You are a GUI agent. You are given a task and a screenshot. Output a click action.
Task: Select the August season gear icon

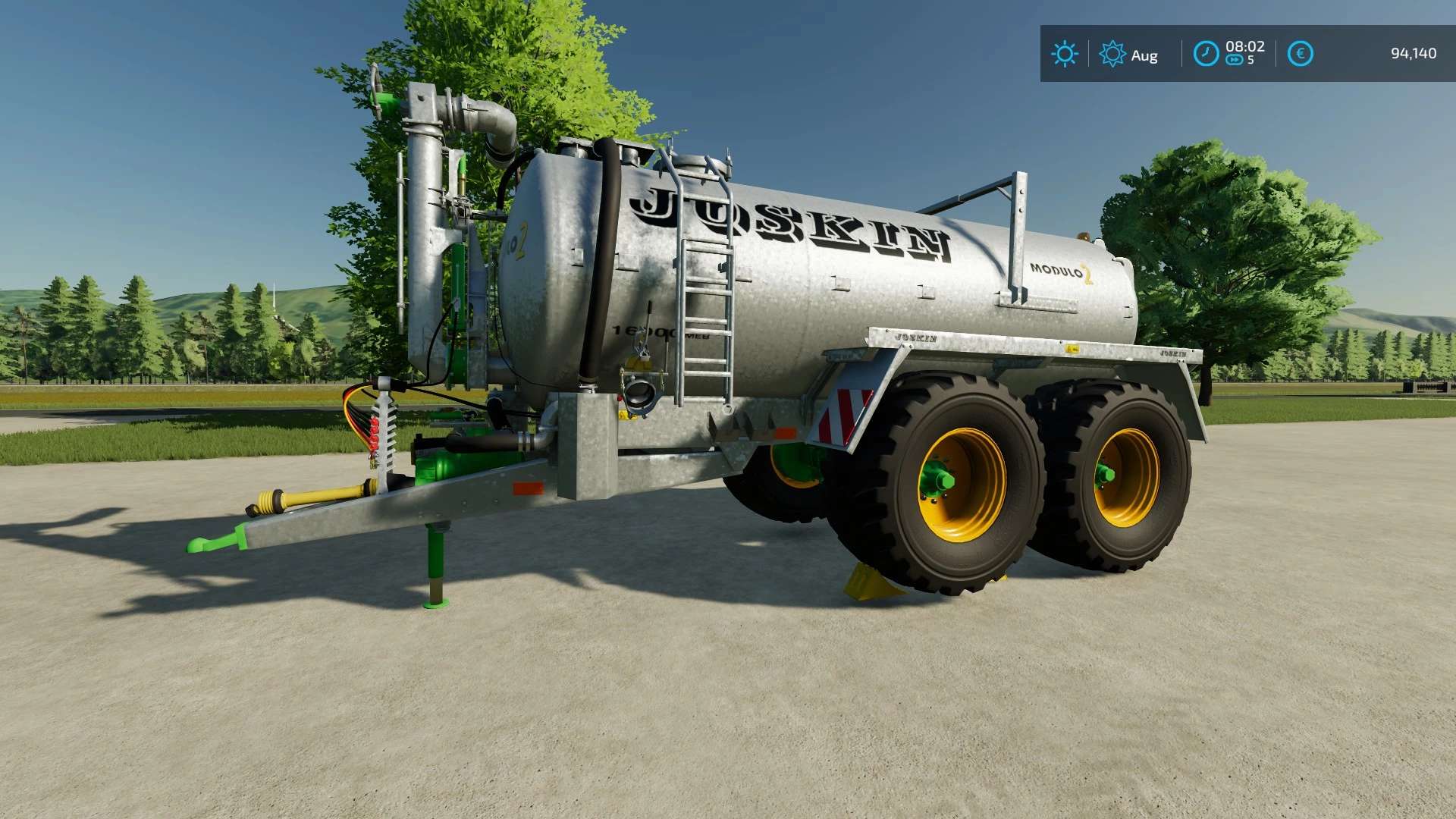point(1112,54)
